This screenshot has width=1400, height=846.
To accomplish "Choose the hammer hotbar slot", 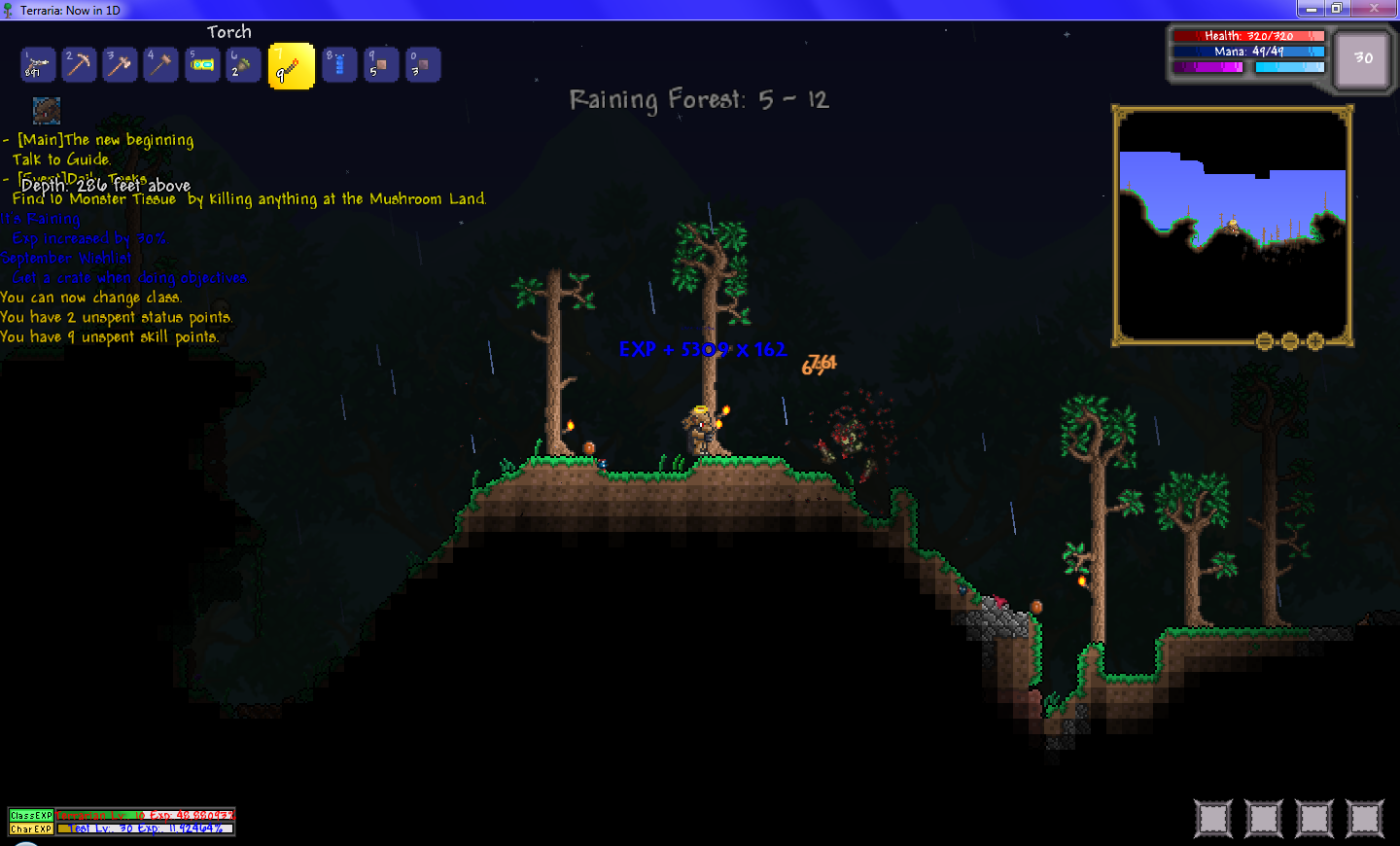I will pyautogui.click(x=161, y=65).
